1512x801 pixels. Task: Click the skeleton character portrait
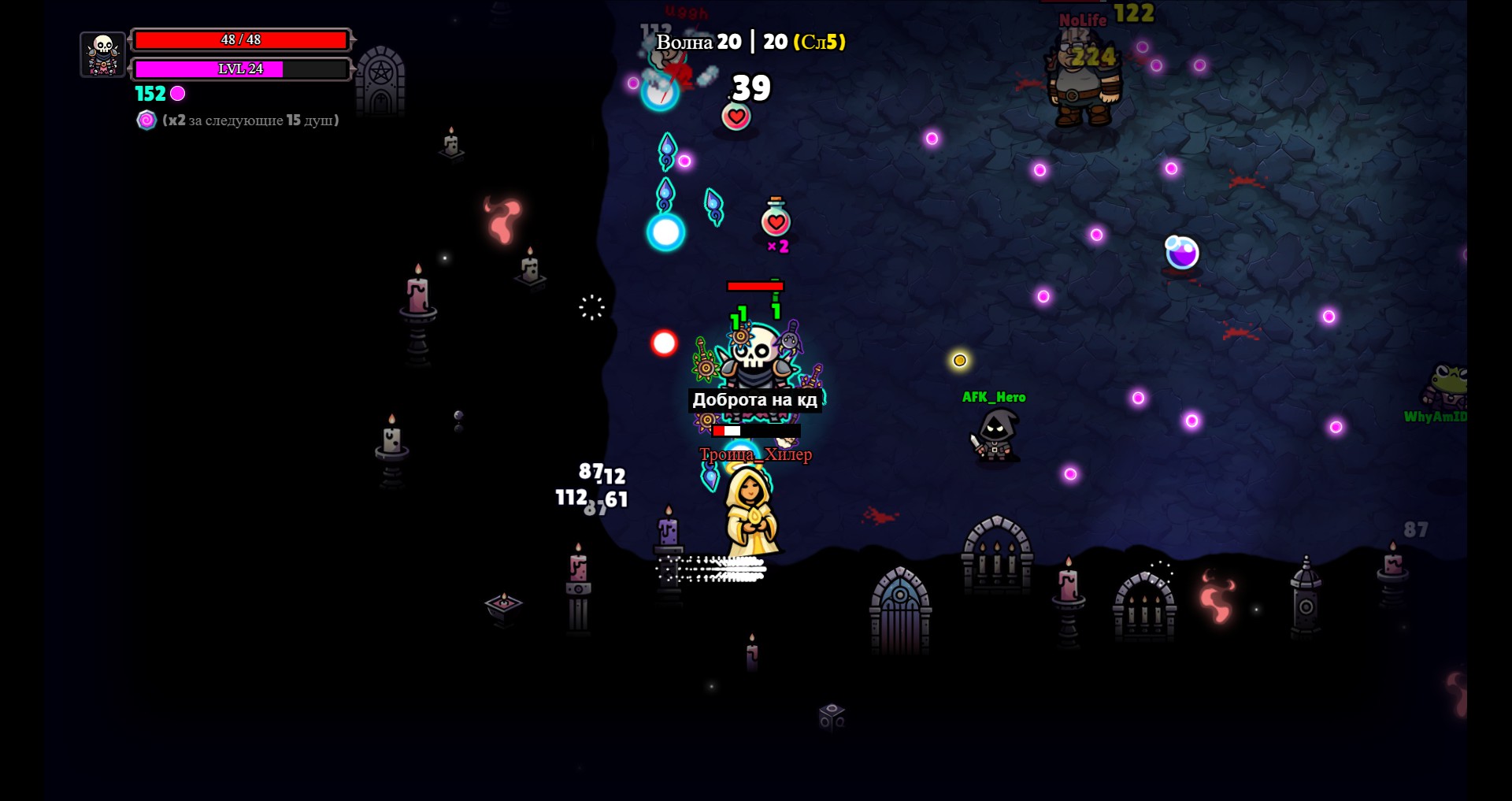tap(103, 54)
